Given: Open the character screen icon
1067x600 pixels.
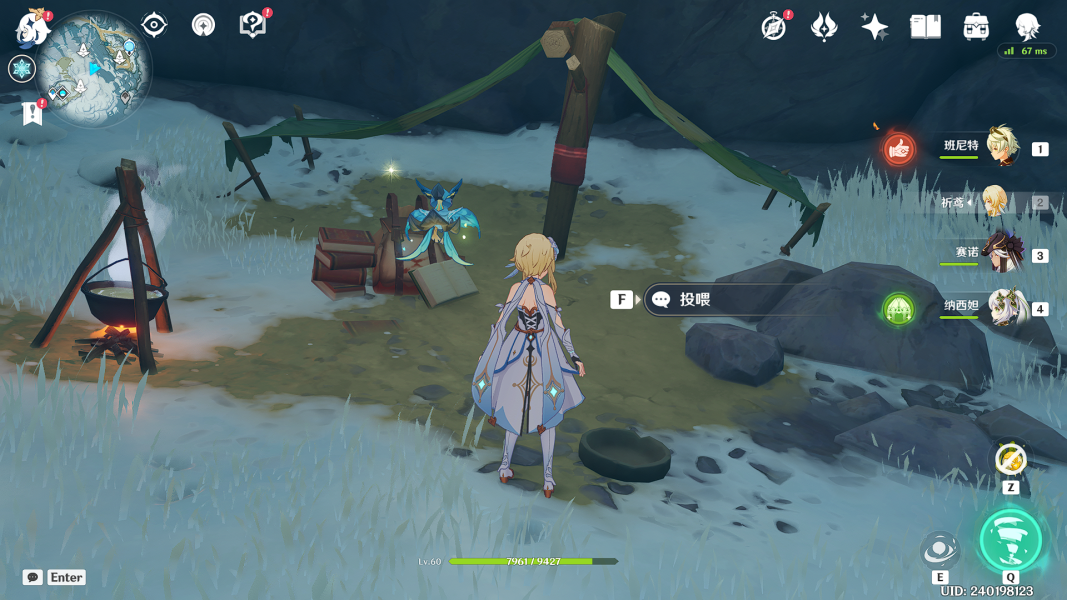Looking at the screenshot, I should (x=1027, y=27).
